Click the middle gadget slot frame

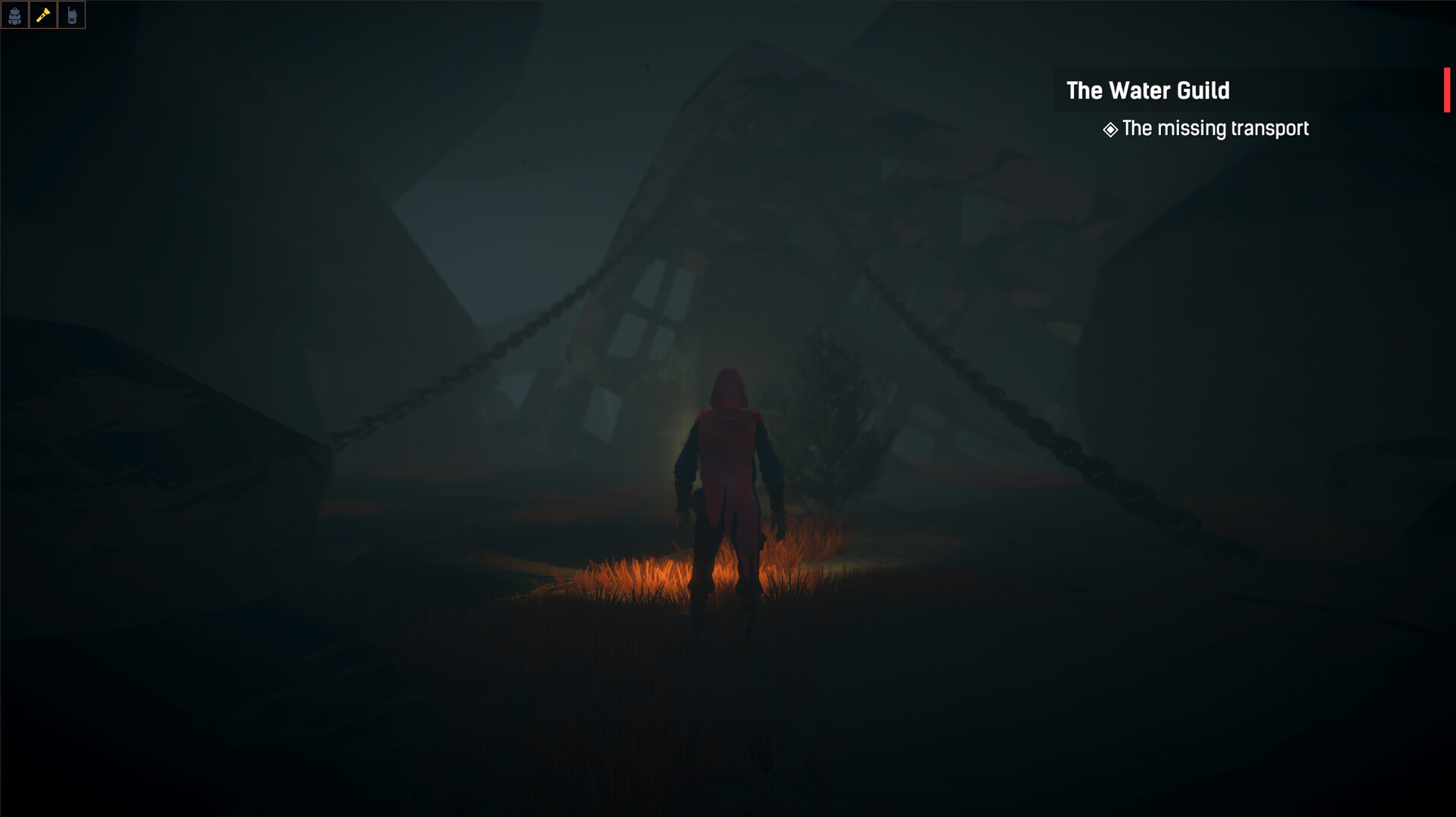pyautogui.click(x=43, y=14)
